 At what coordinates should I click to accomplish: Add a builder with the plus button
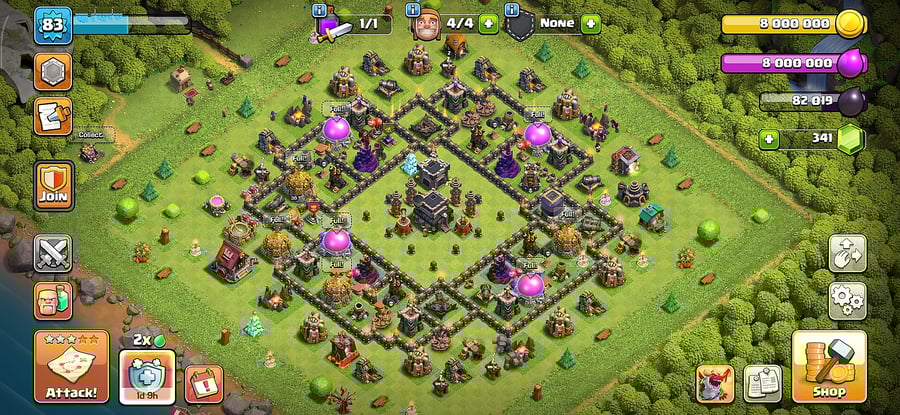click(x=488, y=23)
